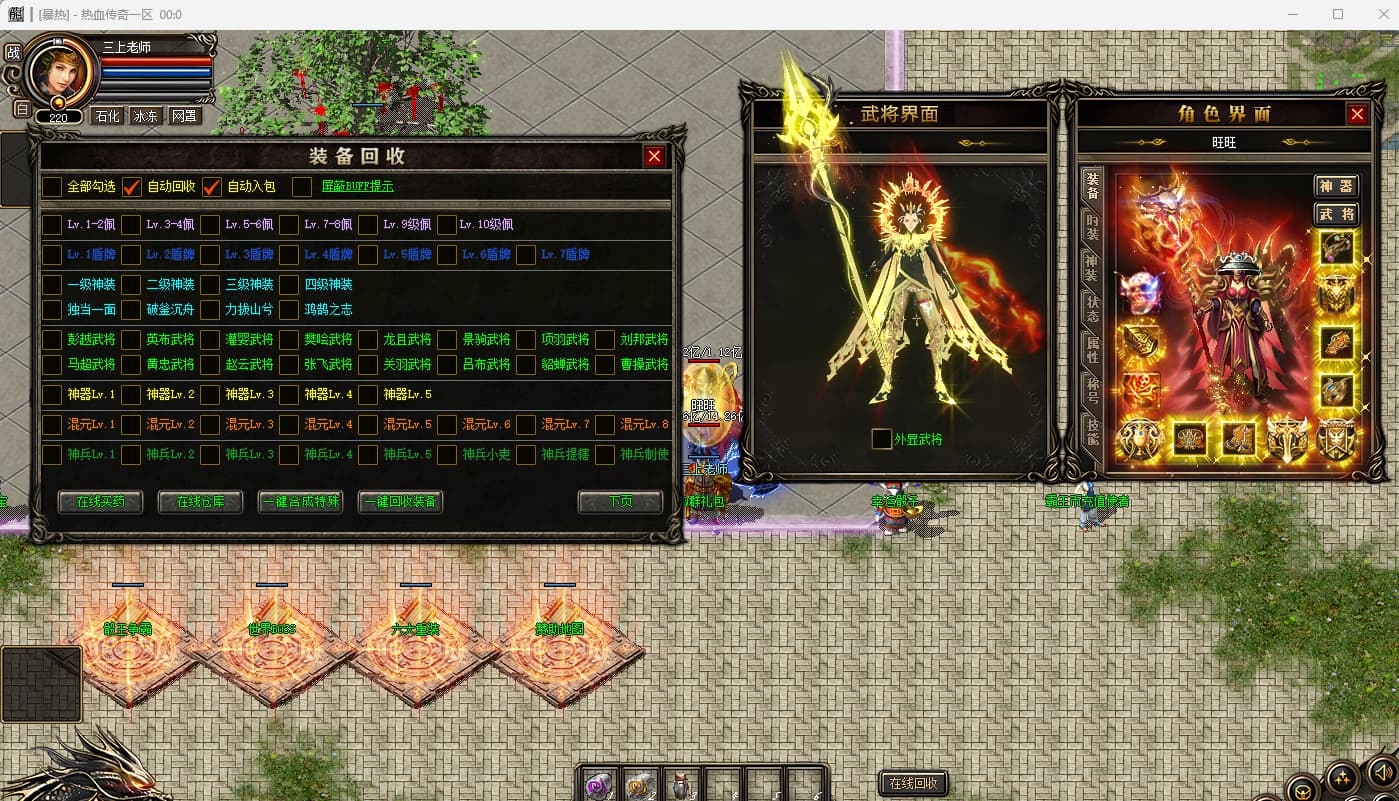Screen dimensions: 1399x801
Task: Go to next page with 下页
Action: point(620,502)
